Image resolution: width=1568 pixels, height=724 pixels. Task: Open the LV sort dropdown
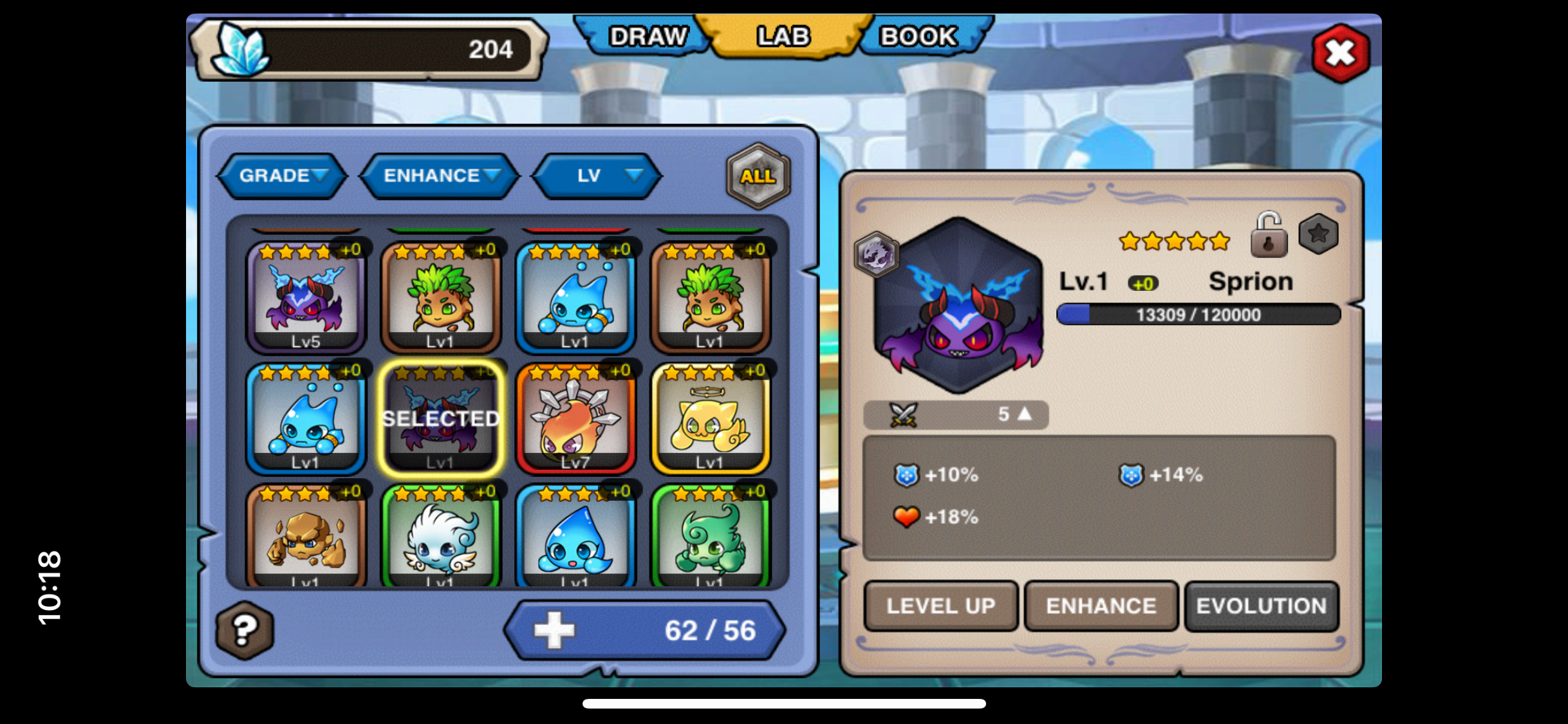tap(597, 176)
